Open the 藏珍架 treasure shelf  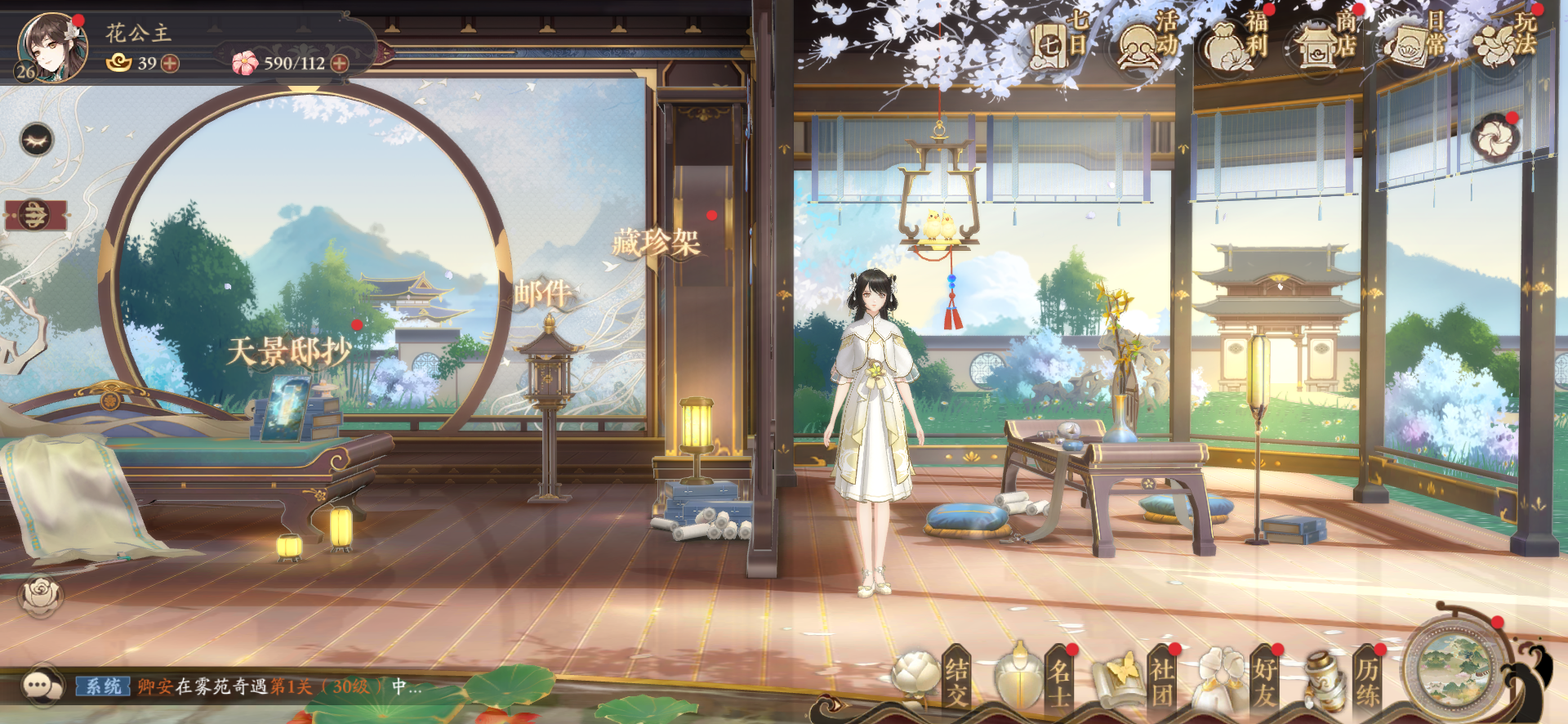(656, 243)
